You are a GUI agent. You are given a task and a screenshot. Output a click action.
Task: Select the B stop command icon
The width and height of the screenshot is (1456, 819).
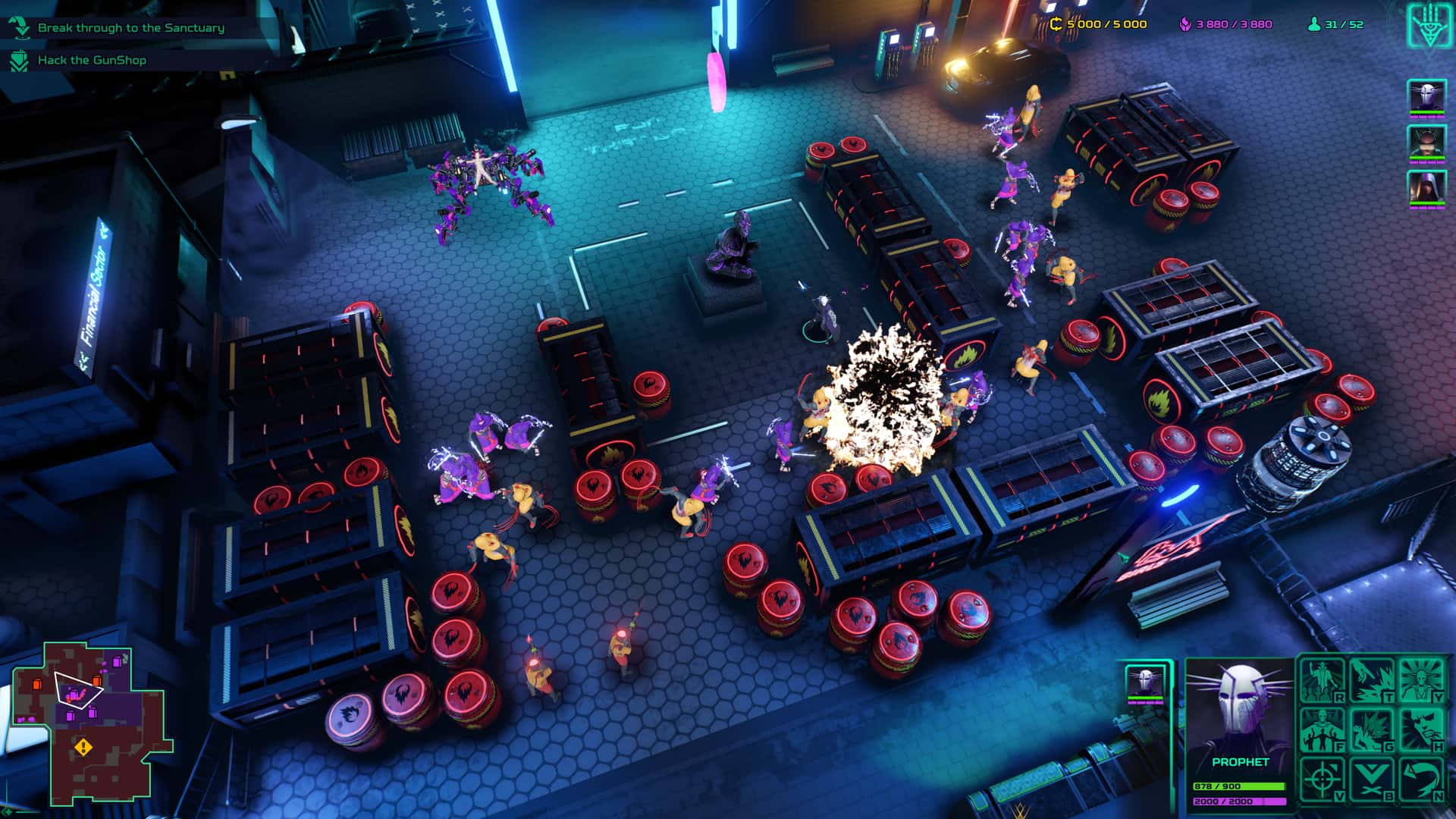1372,778
